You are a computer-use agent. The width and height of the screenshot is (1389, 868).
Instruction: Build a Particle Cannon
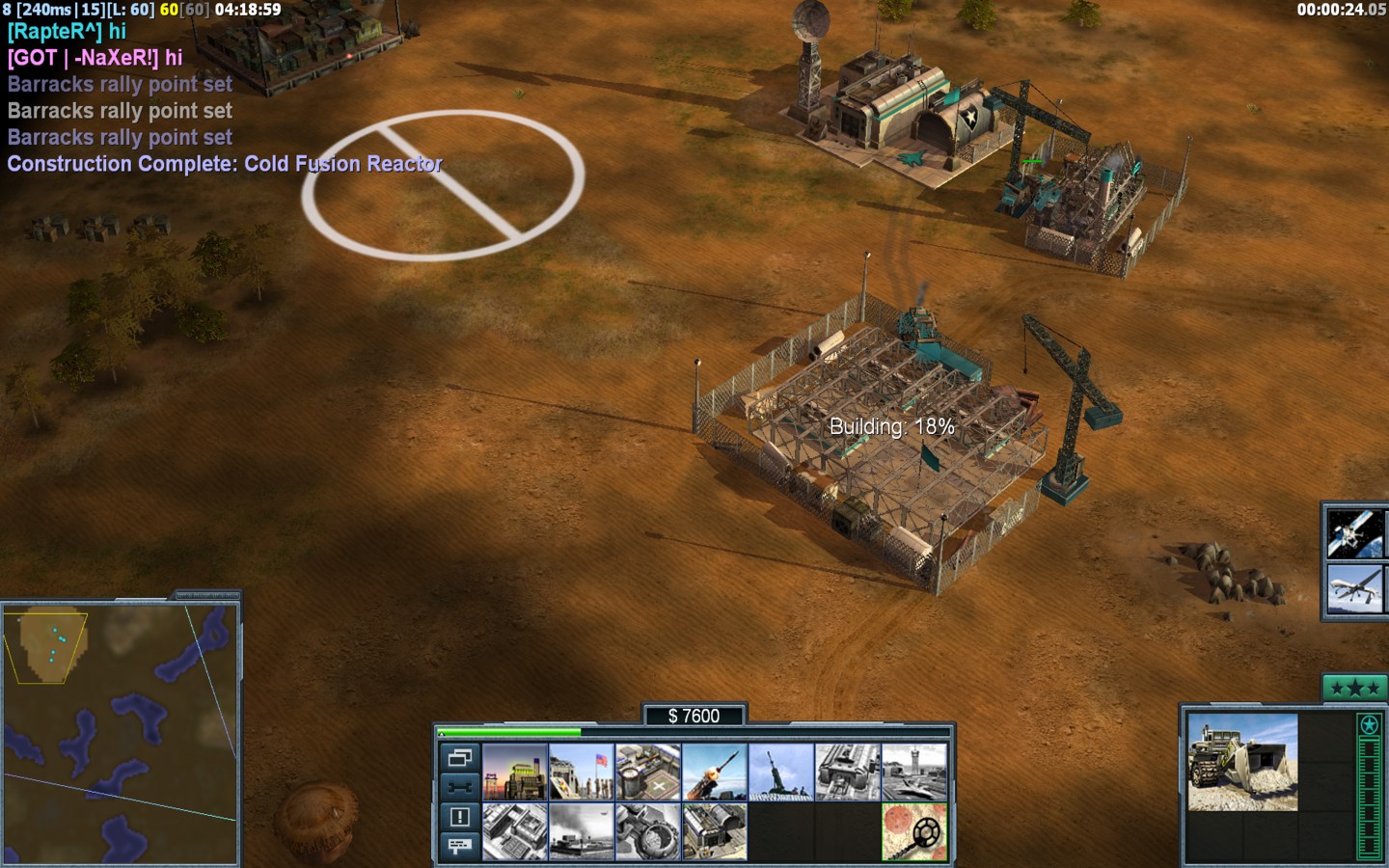point(648,831)
